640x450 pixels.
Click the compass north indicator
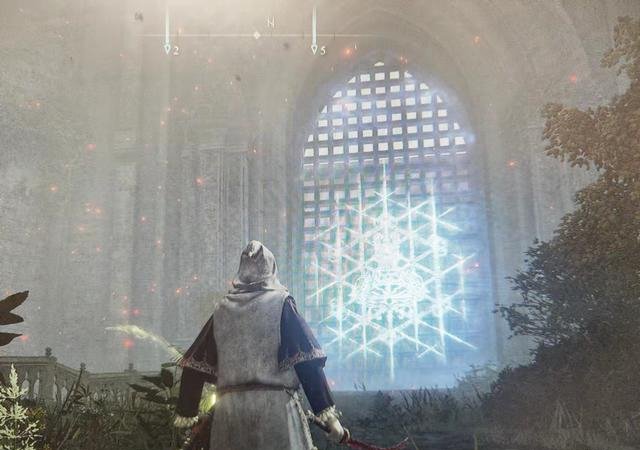(x=270, y=22)
